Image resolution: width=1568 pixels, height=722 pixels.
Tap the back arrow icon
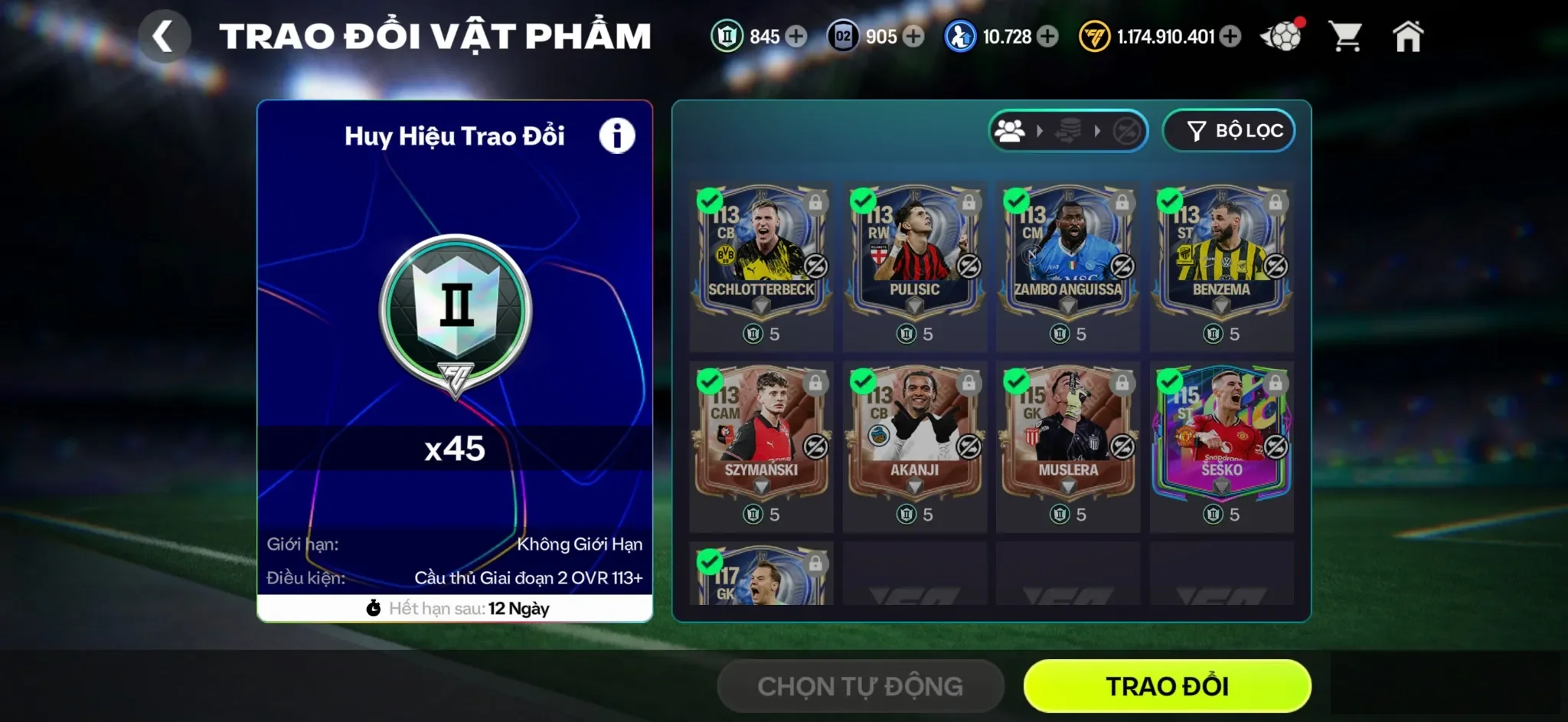coord(165,37)
